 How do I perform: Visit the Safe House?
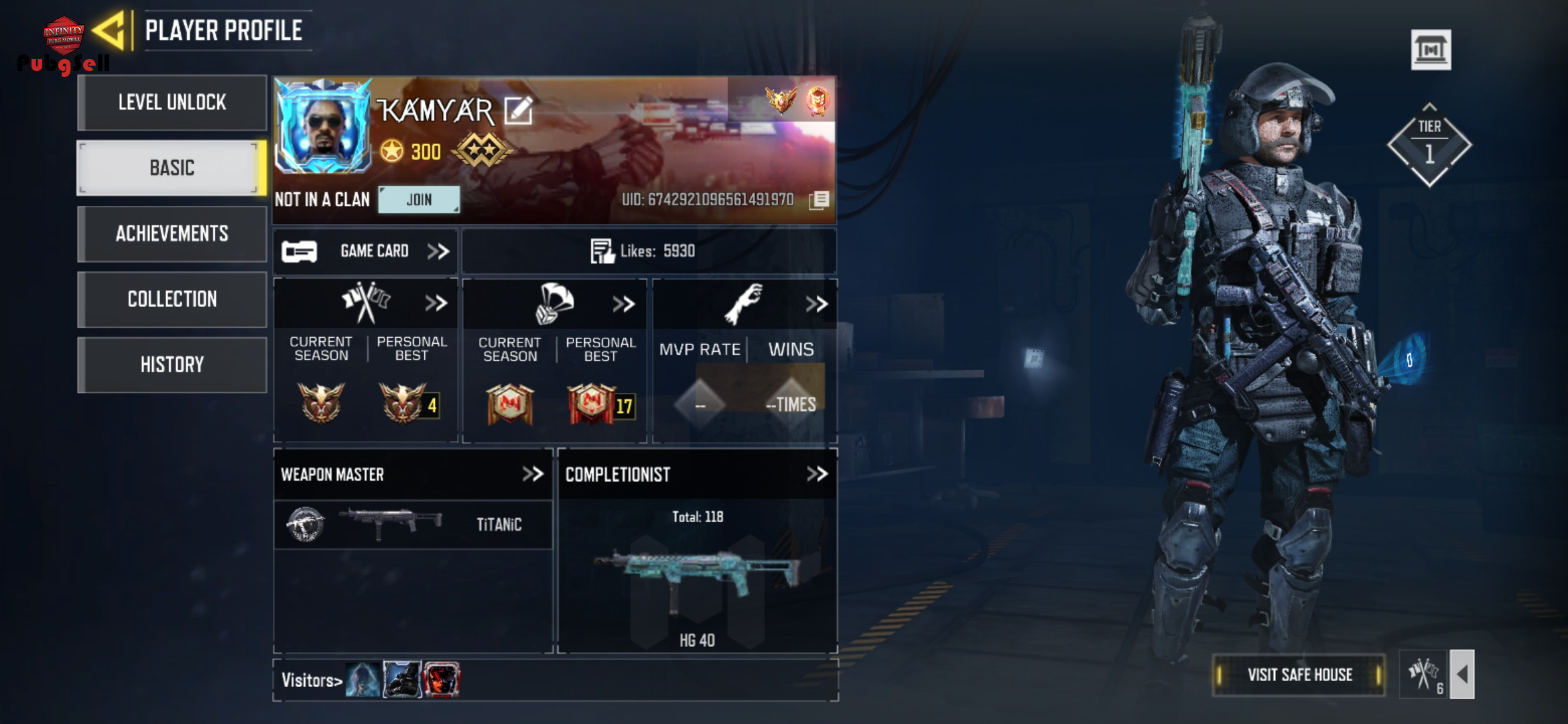(1299, 675)
